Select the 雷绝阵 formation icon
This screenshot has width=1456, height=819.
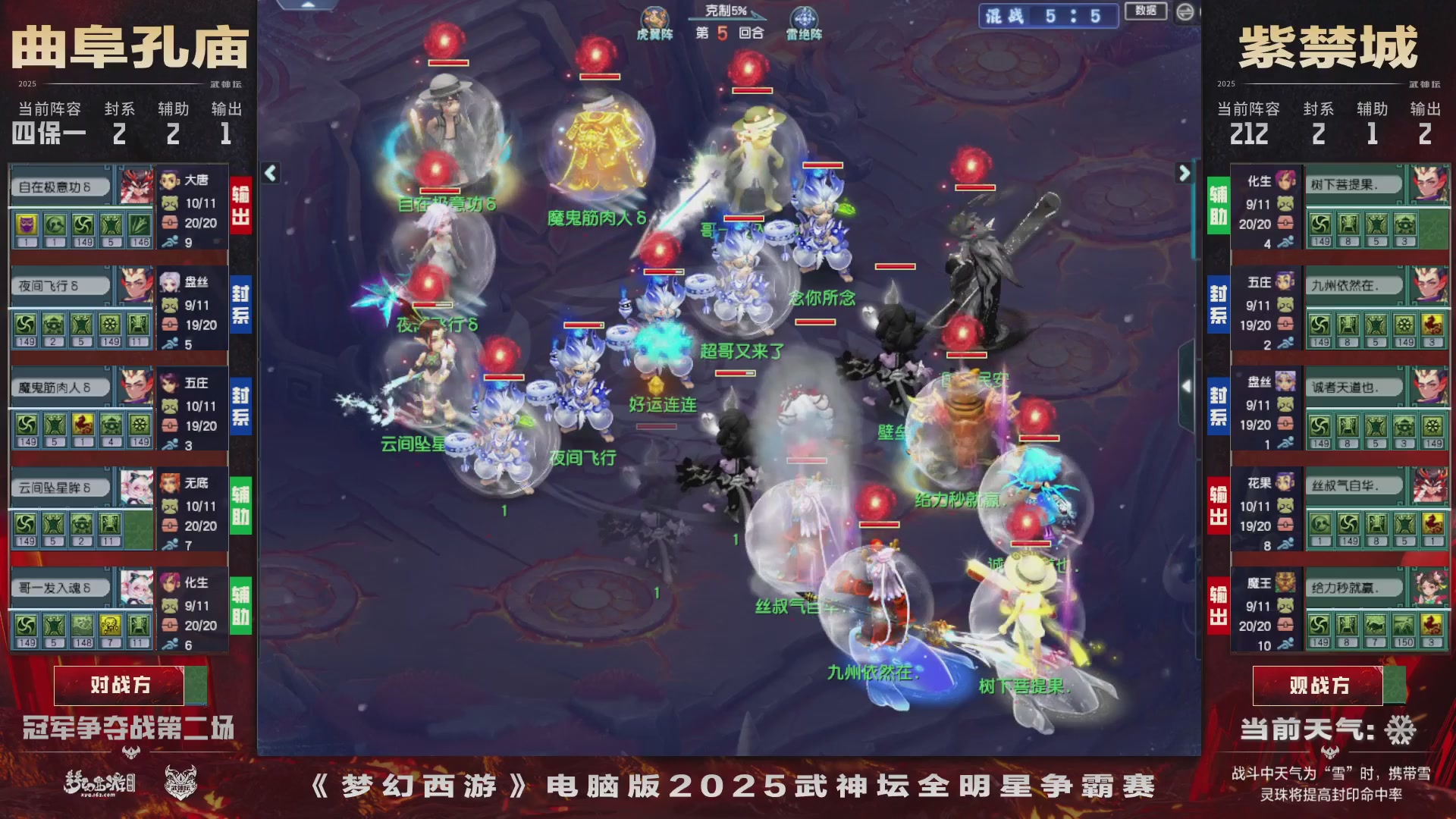click(x=805, y=17)
